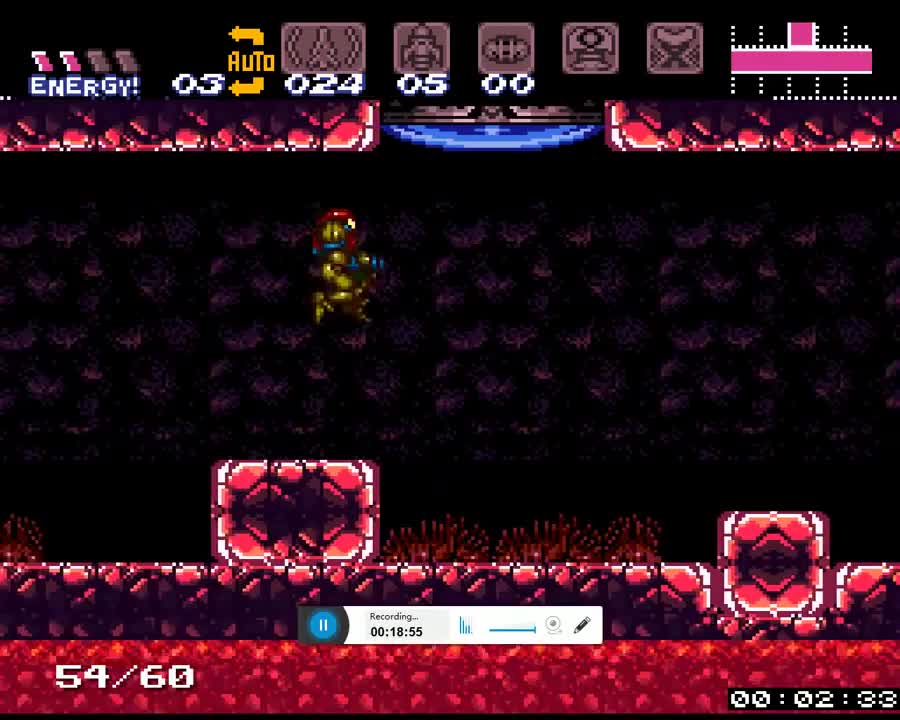
Task: Select the super missile icon
Action: click(422, 48)
